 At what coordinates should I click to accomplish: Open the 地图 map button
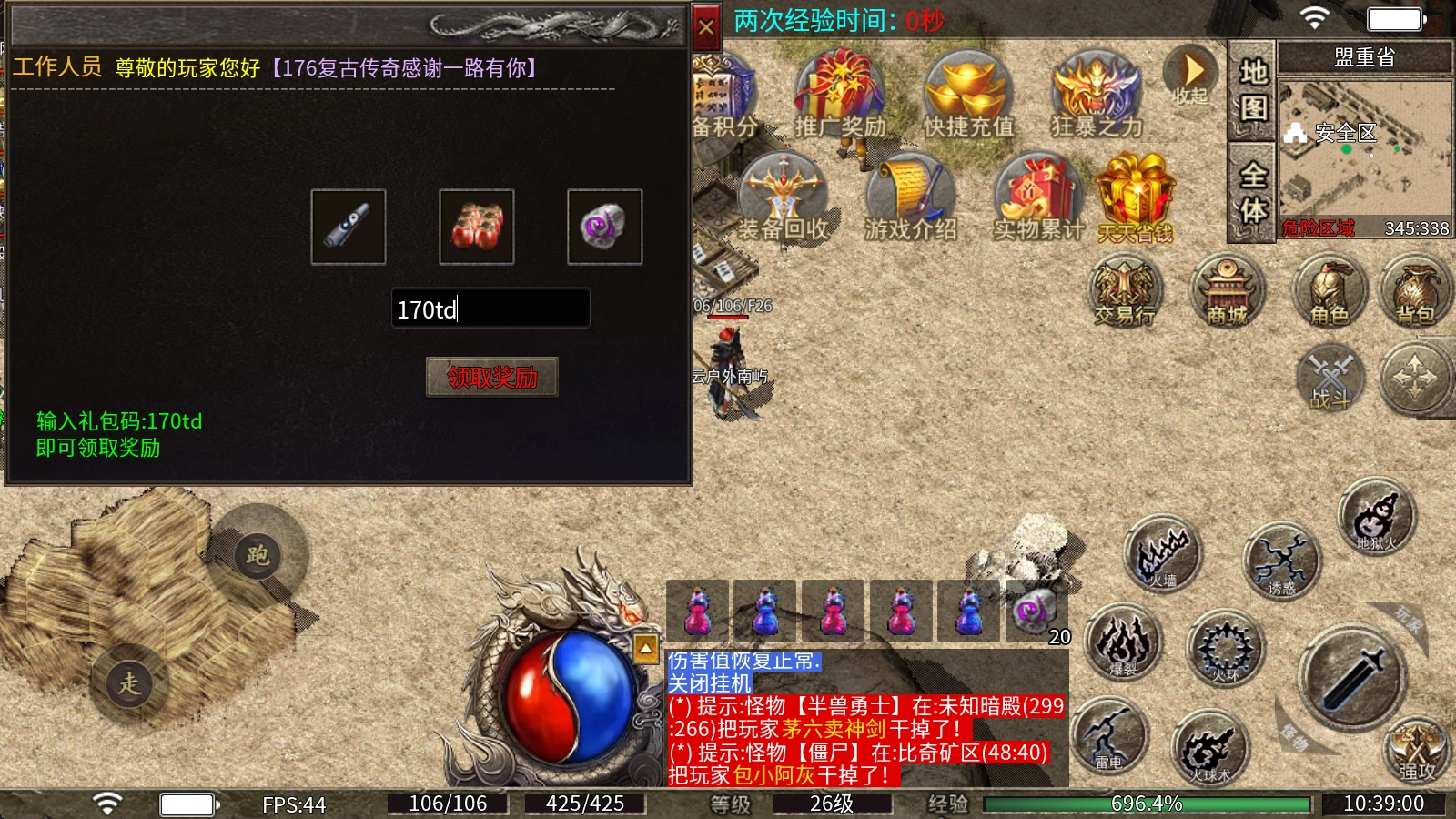tap(1252, 90)
